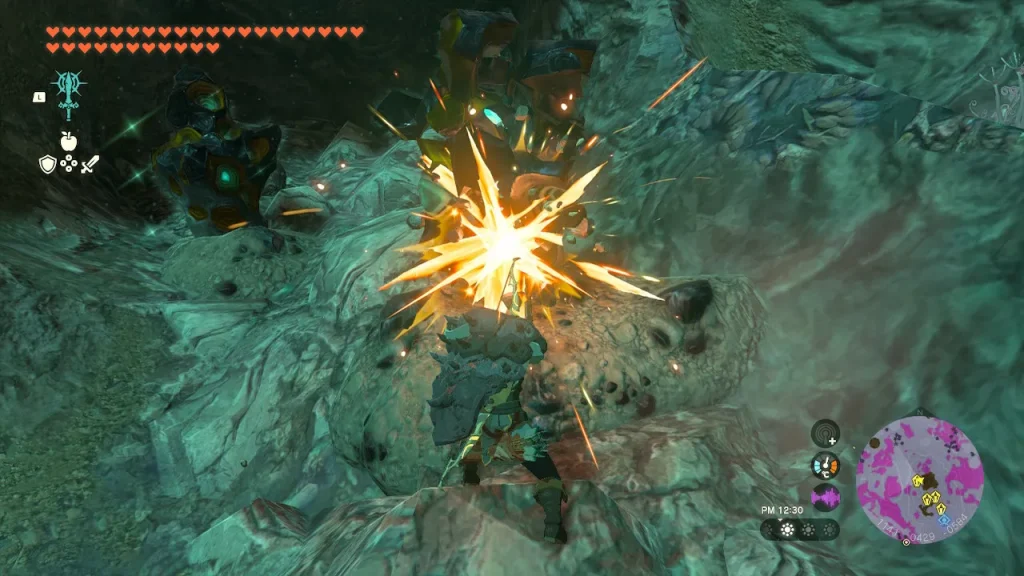1024x576 pixels.
Task: Open the sunny weather forecast bar
Action: click(x=799, y=529)
